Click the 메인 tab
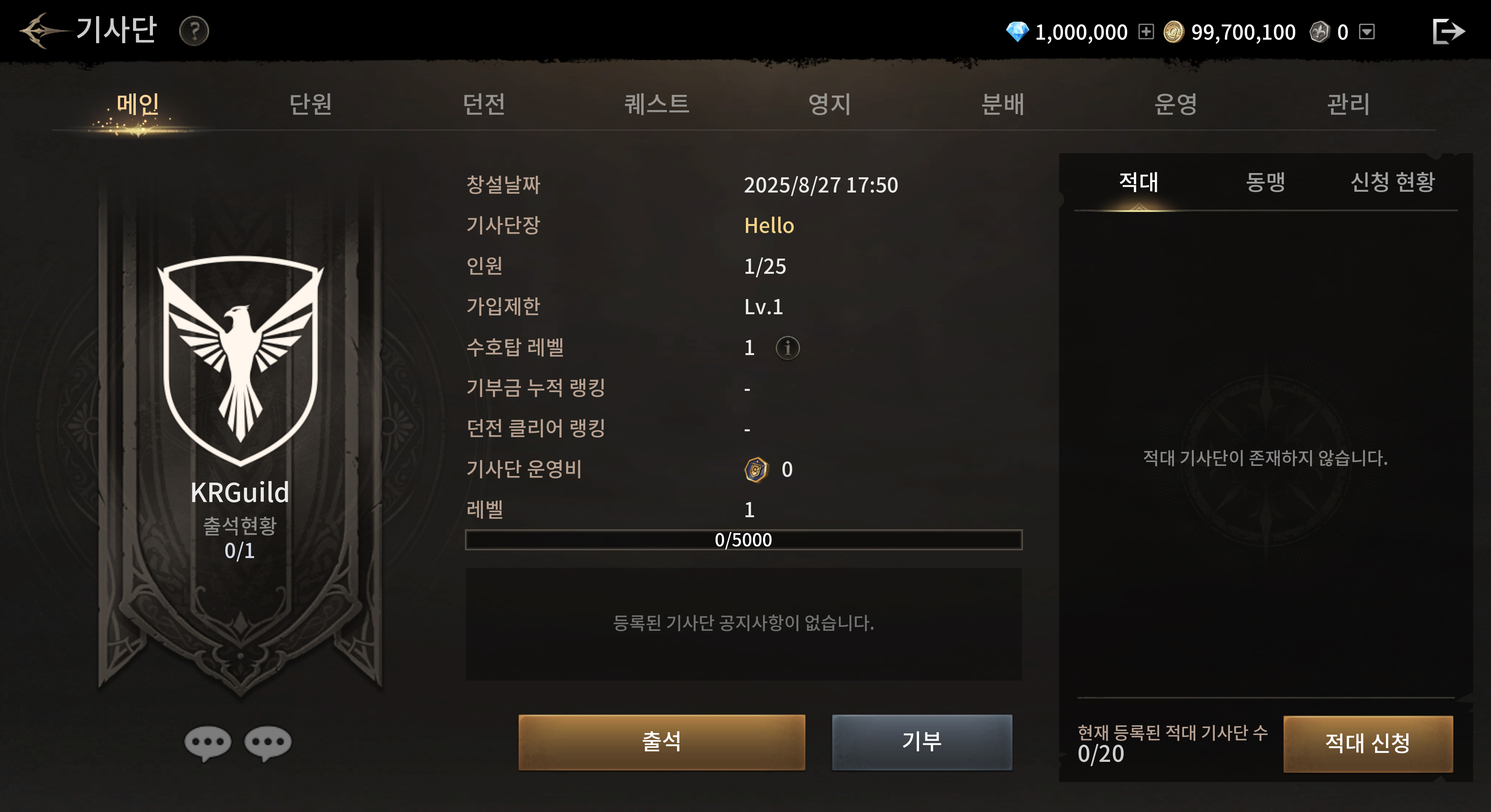This screenshot has width=1491, height=812. (x=138, y=105)
